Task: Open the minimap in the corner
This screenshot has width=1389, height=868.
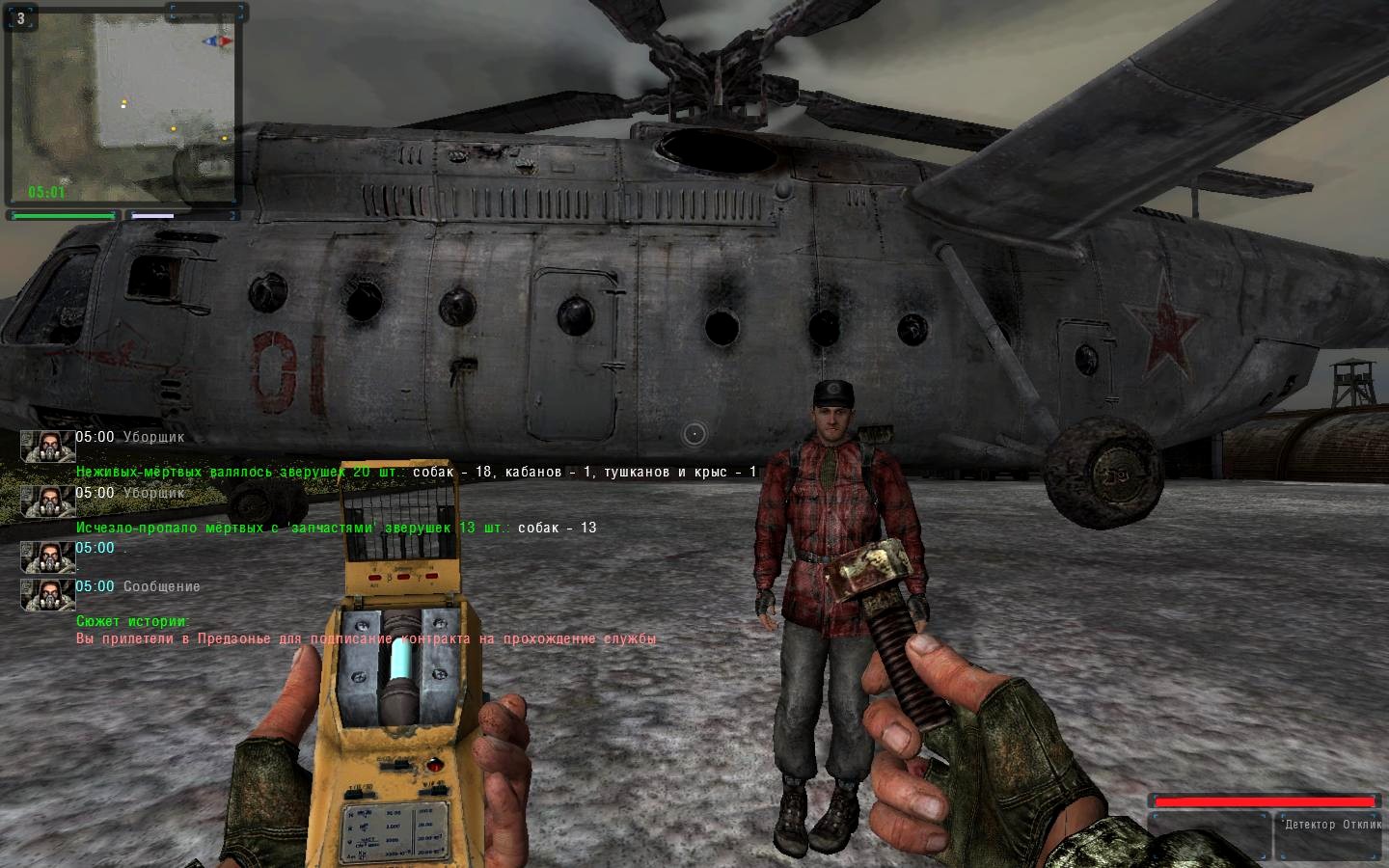Action: pos(122,104)
